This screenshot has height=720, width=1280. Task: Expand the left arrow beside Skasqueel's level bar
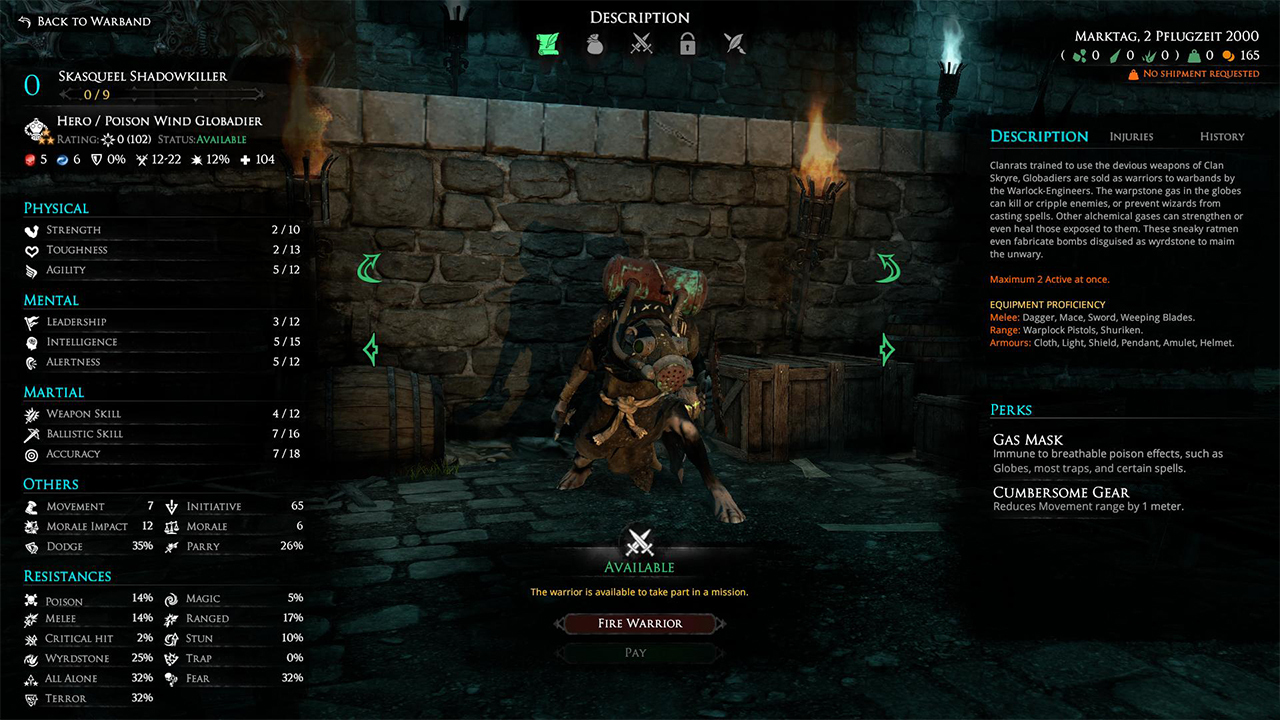(x=66, y=93)
